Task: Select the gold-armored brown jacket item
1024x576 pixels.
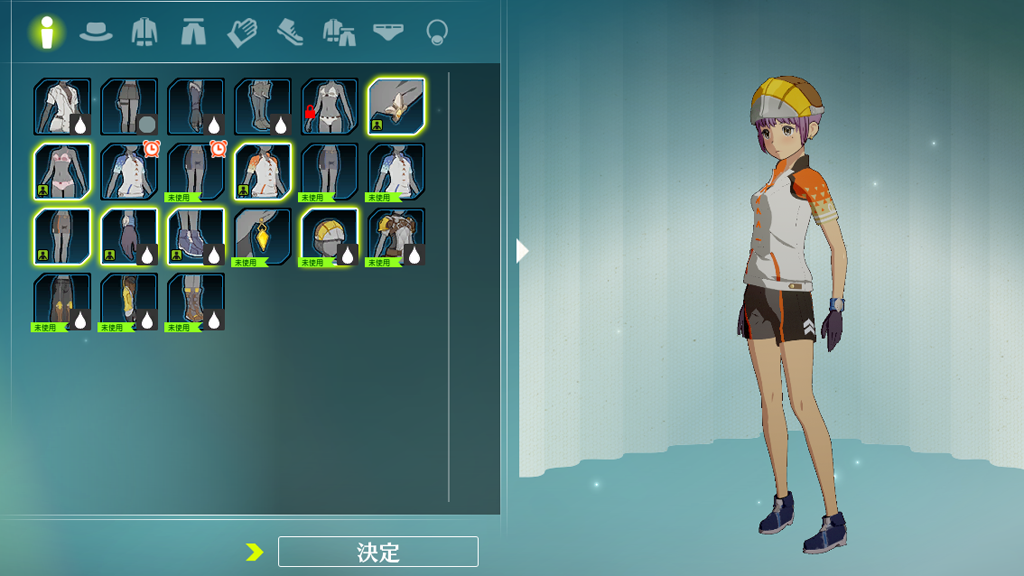Action: click(x=397, y=237)
